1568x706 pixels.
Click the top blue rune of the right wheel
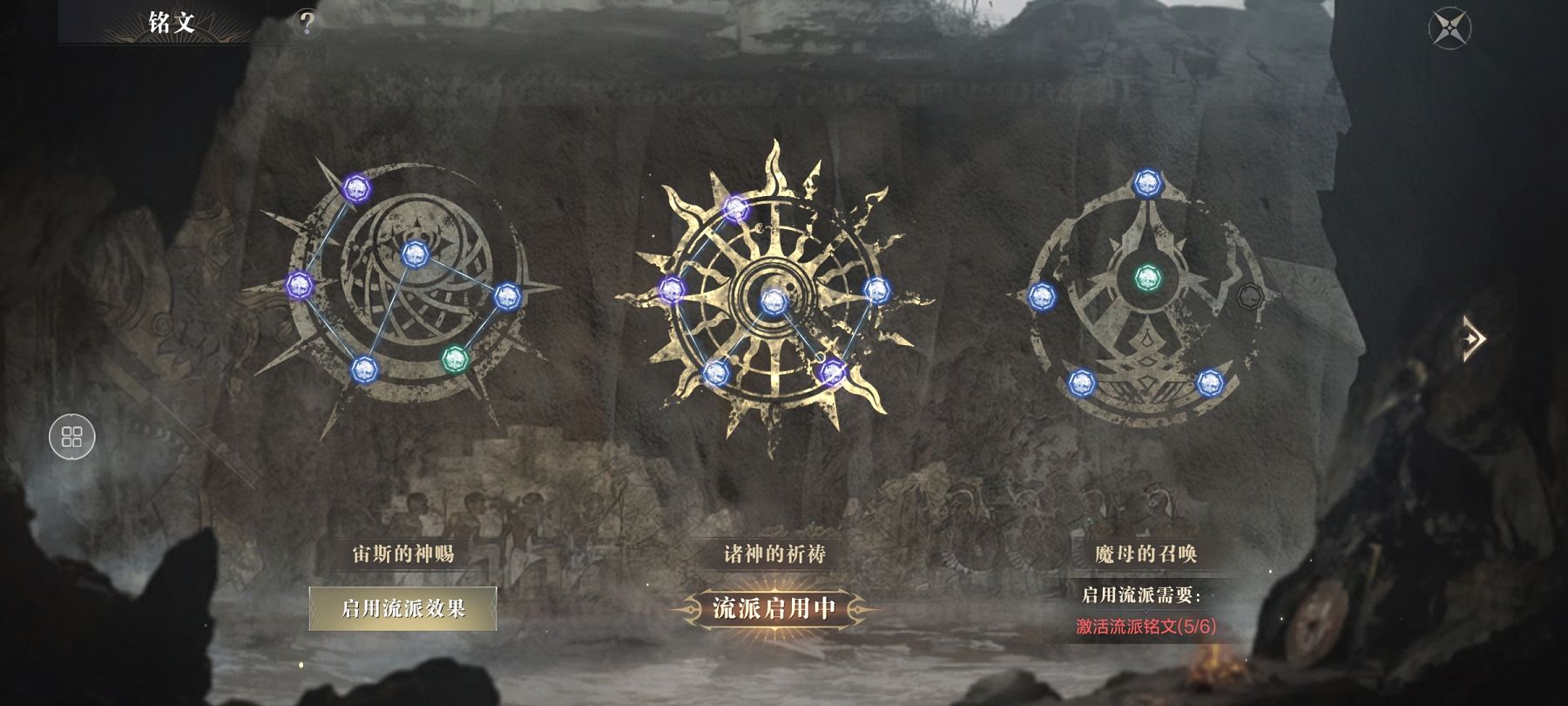click(1148, 184)
